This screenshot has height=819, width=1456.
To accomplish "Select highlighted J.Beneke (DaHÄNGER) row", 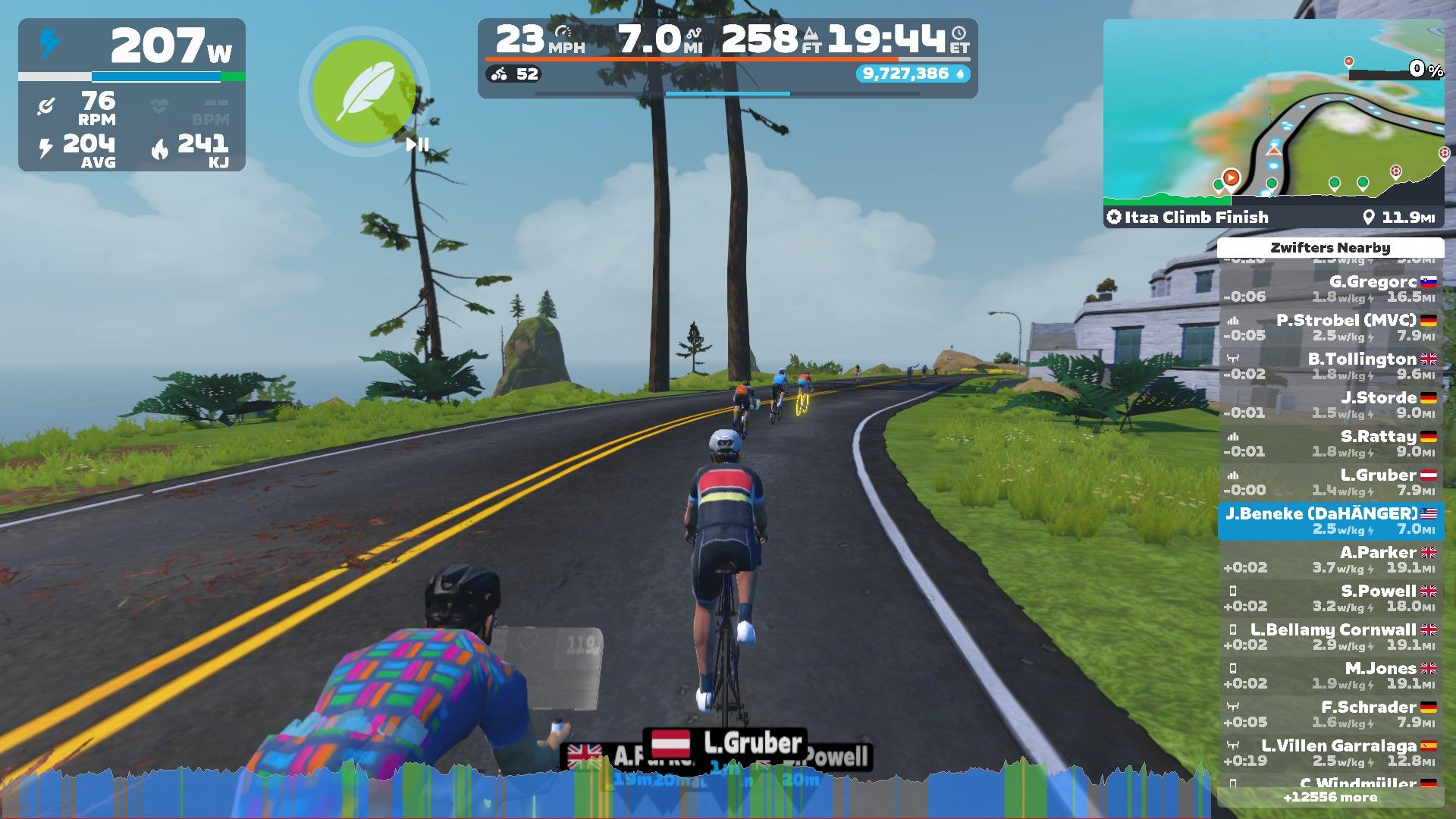I will point(1330,521).
